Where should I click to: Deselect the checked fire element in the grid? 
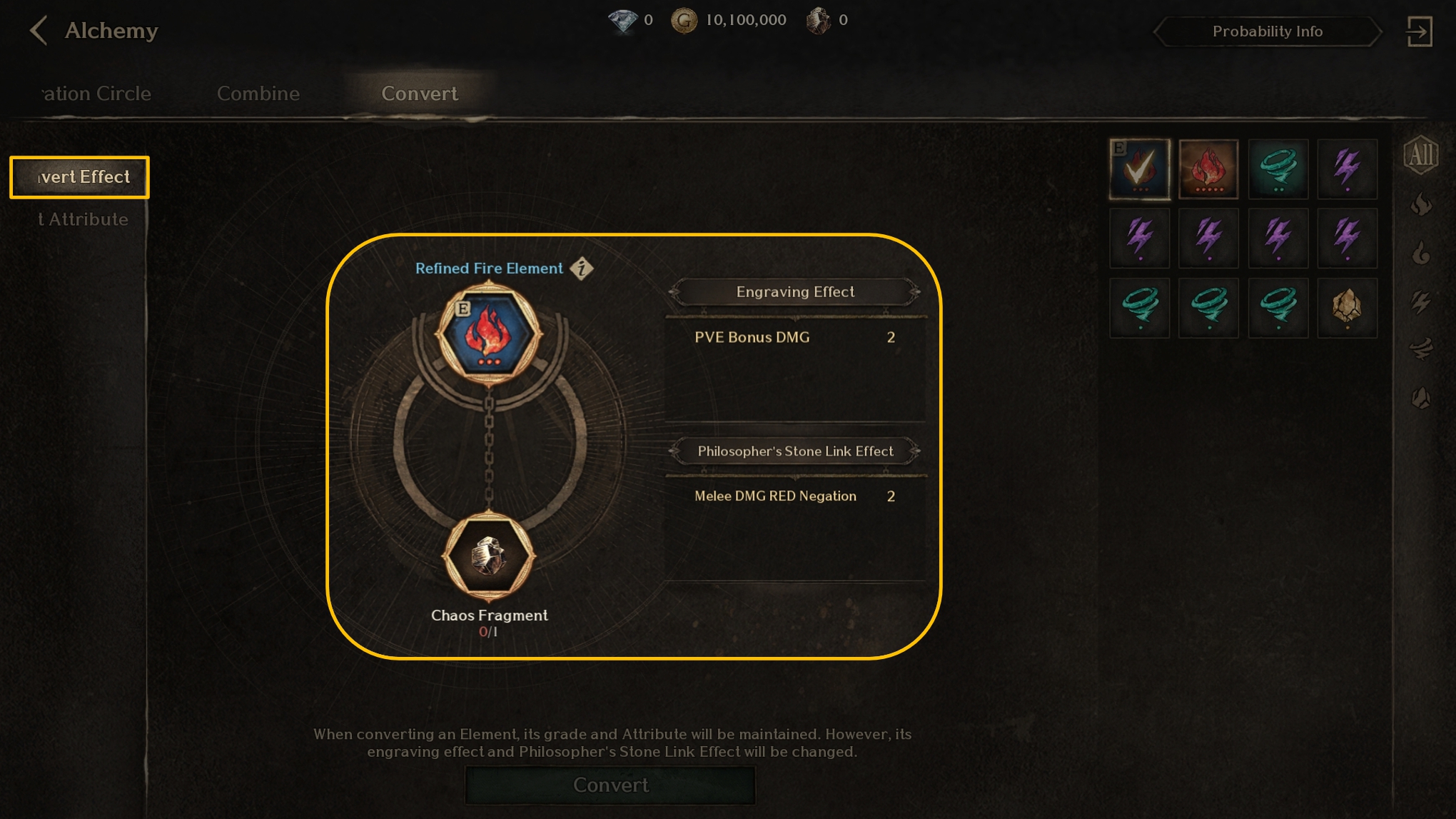tap(1140, 169)
